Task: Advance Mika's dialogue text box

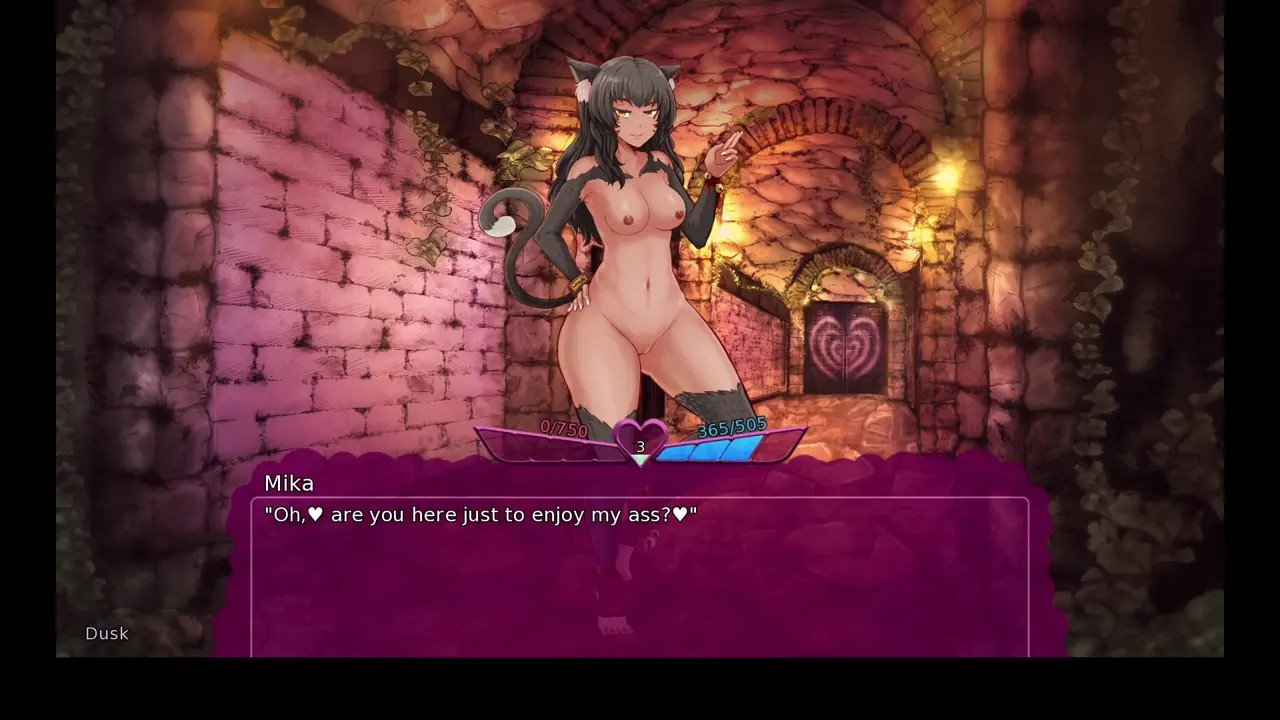Action: (640, 576)
